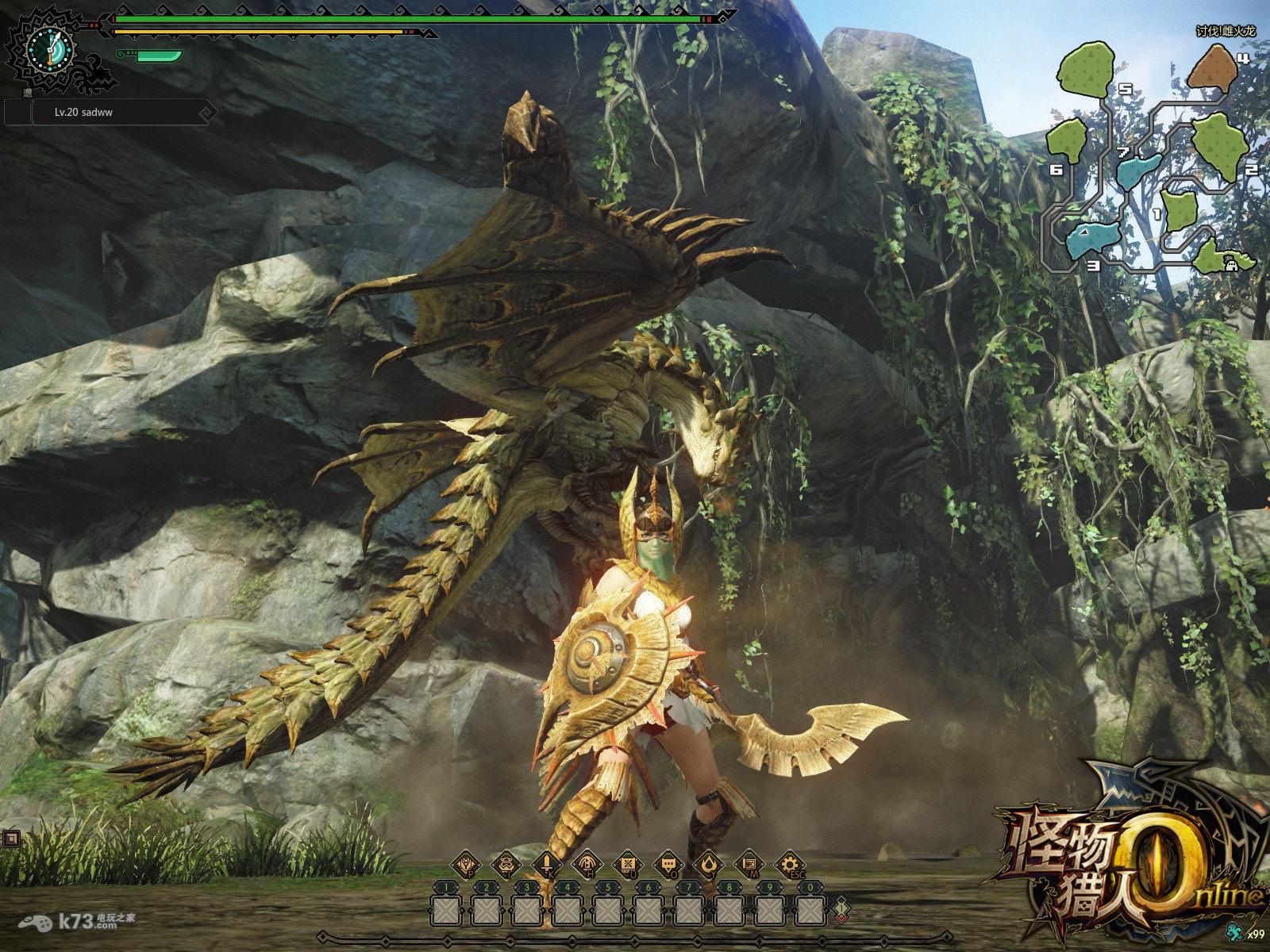
Task: Click the quest title above the minimap
Action: tap(1226, 32)
